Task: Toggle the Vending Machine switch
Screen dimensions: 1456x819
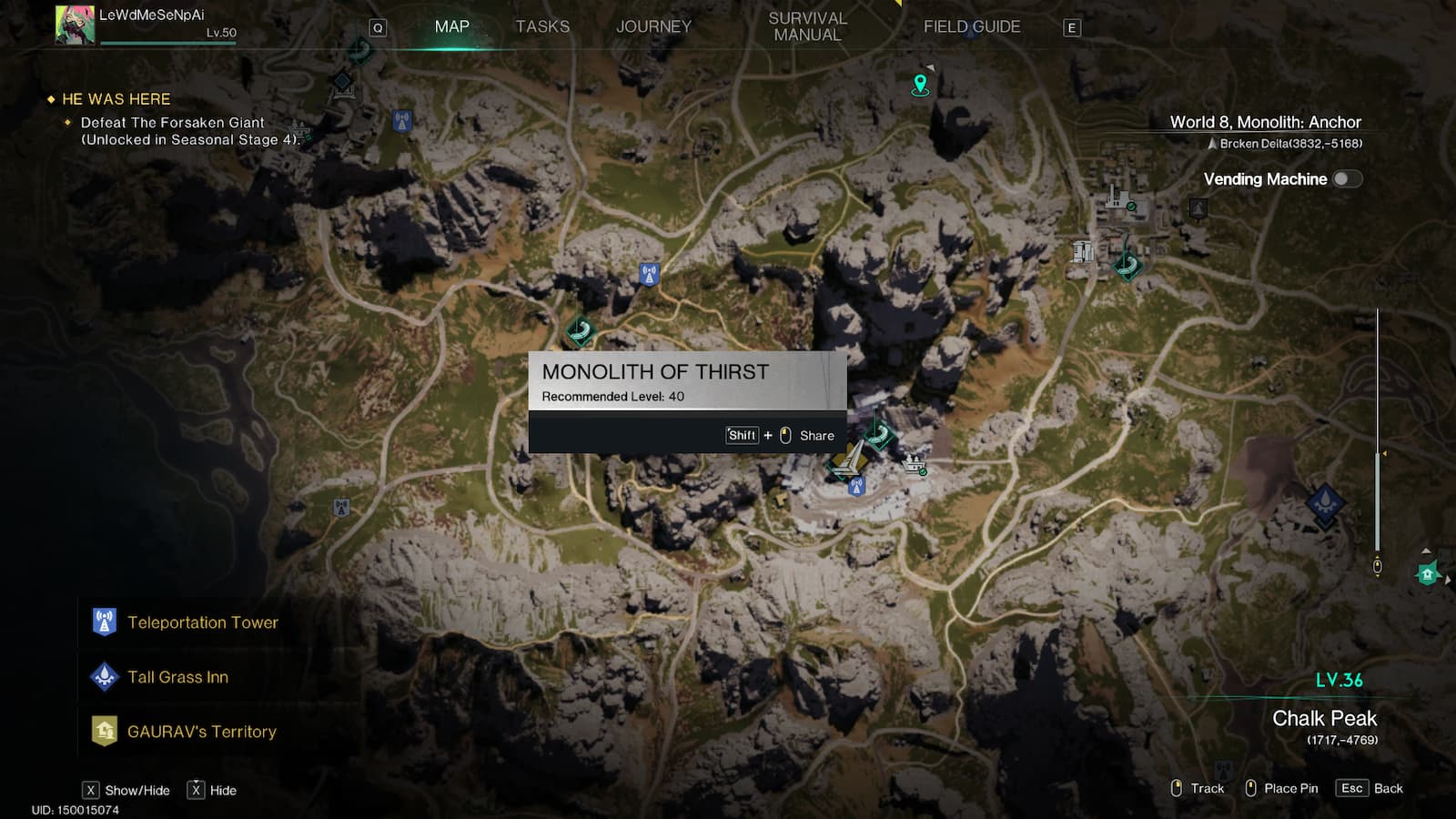Action: tap(1347, 179)
